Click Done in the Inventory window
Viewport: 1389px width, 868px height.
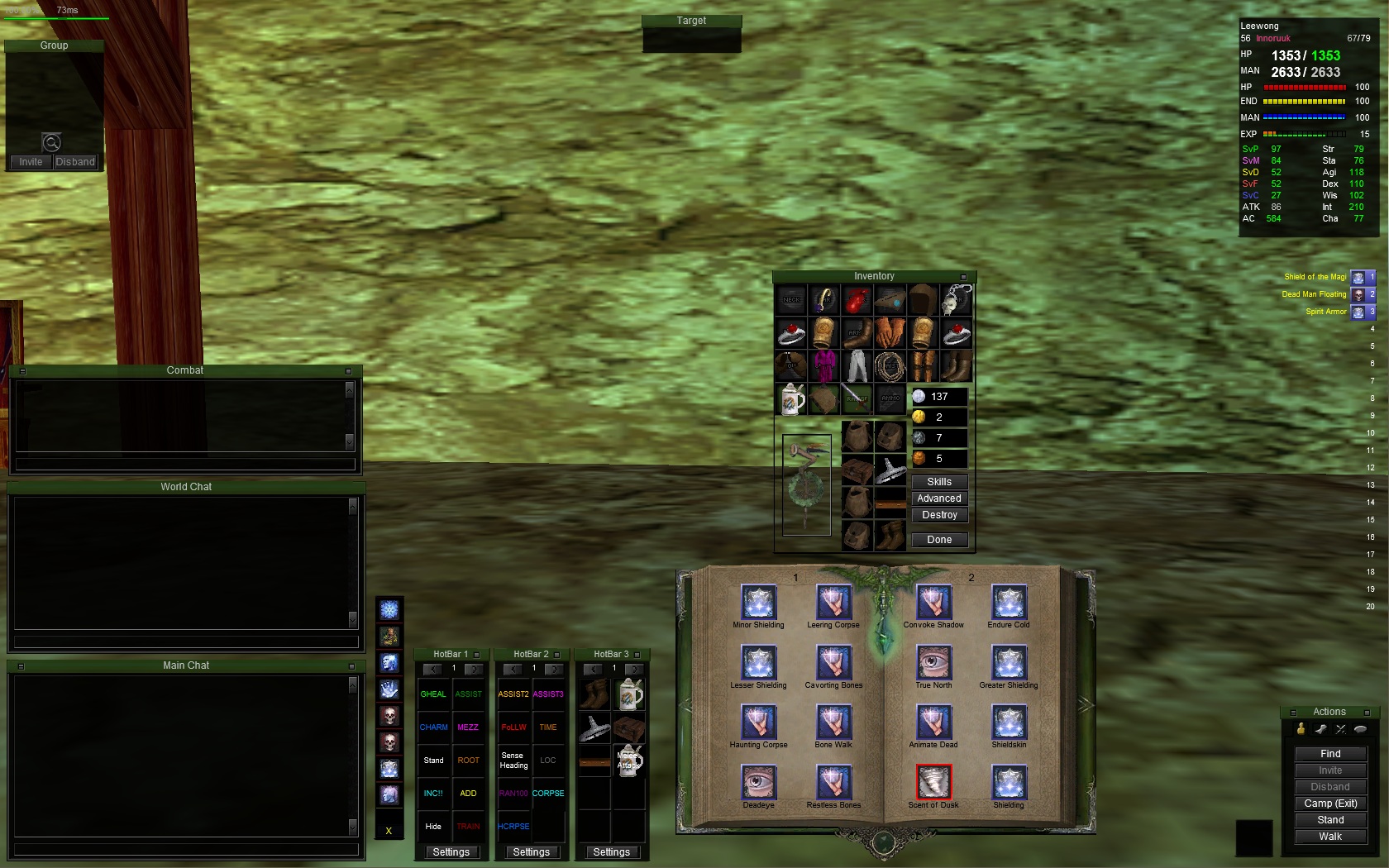938,539
